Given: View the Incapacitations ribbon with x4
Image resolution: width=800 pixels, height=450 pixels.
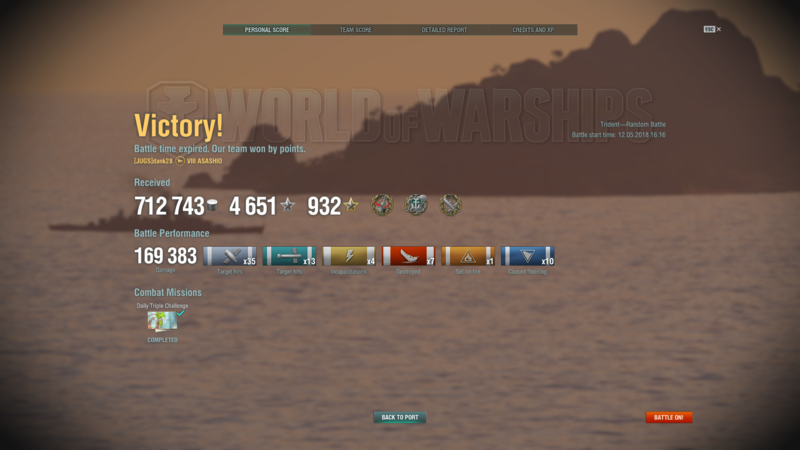Looking at the screenshot, I should point(349,257).
